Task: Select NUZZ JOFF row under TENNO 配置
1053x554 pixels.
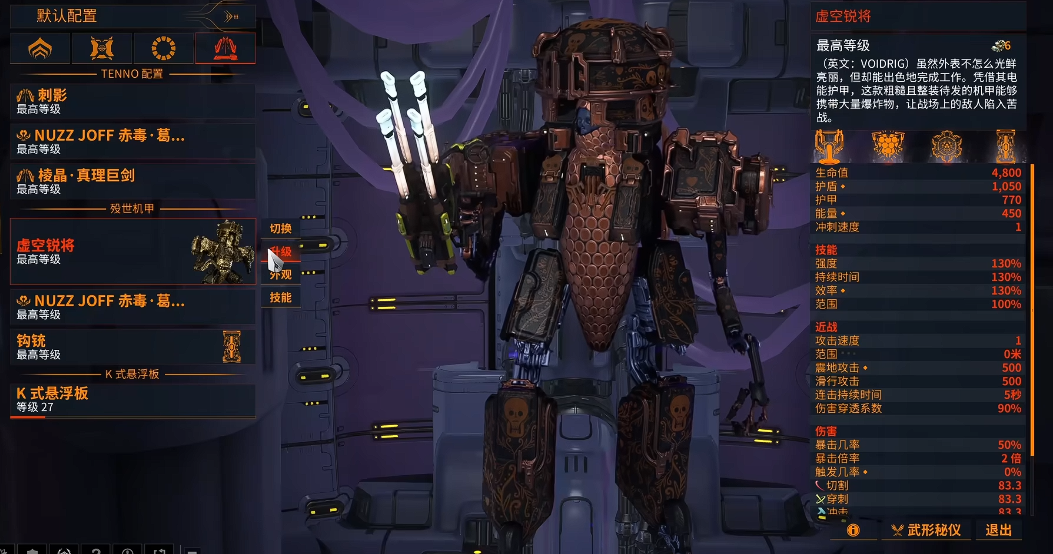Action: (132, 140)
